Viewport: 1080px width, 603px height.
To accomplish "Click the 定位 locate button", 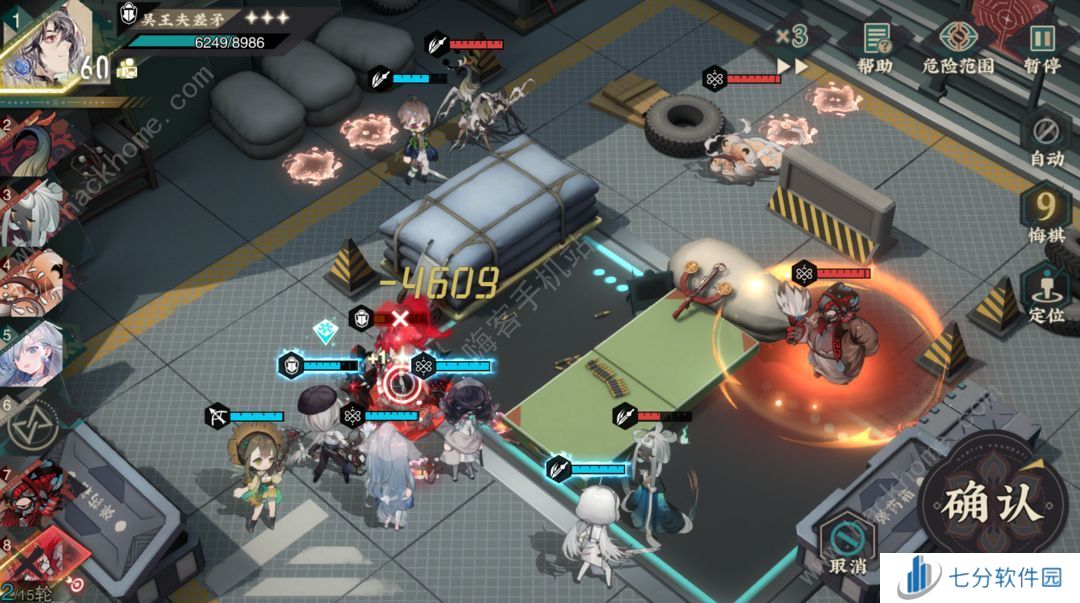I will coord(1046,296).
